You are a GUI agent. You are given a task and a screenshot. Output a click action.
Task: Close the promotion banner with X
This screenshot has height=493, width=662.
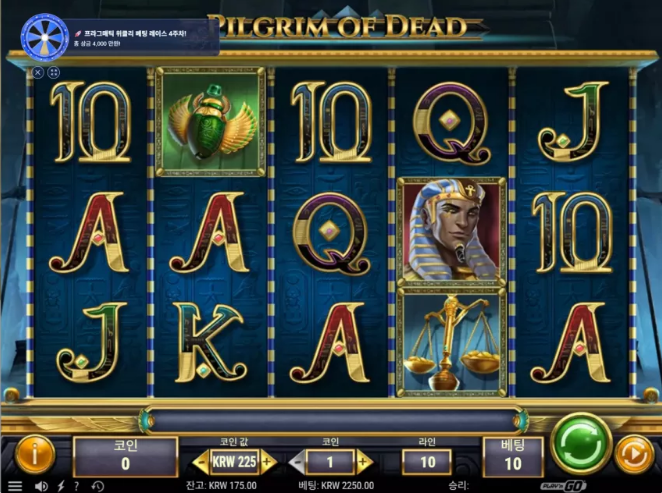point(38,72)
